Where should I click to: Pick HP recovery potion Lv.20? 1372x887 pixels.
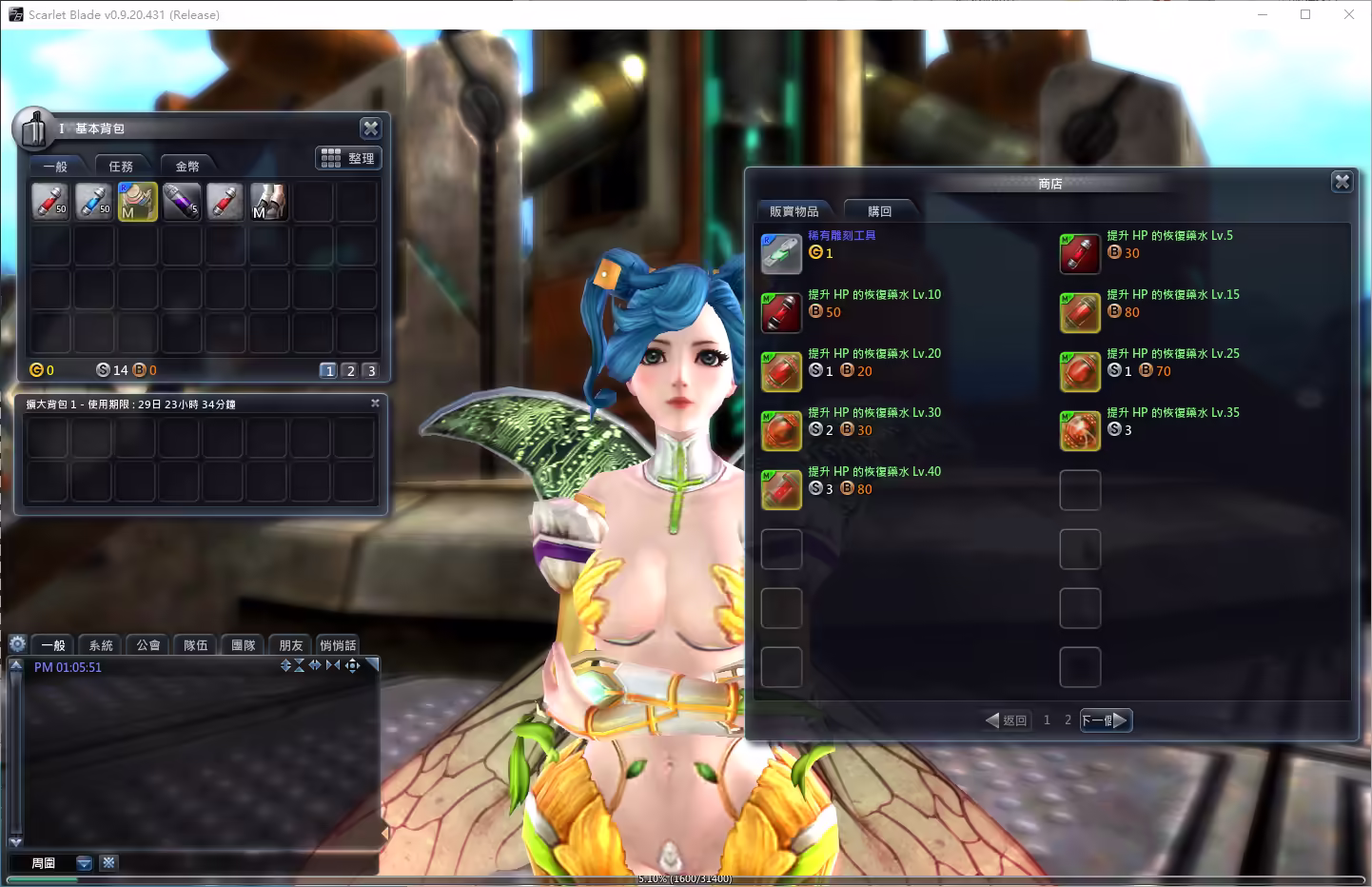click(781, 372)
